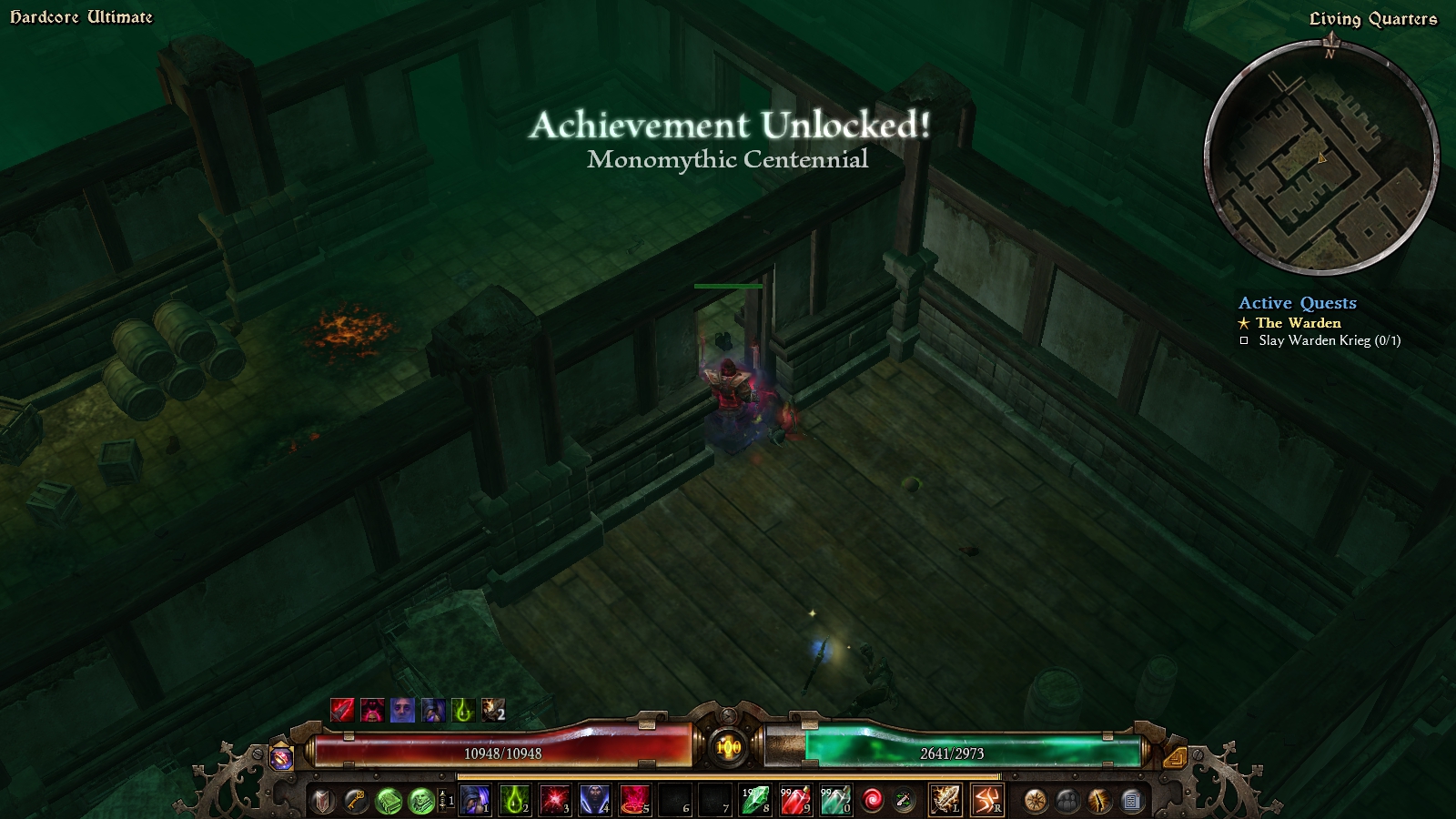Drink the teal energy potion
Screen dimensions: 1456x819
[835, 800]
